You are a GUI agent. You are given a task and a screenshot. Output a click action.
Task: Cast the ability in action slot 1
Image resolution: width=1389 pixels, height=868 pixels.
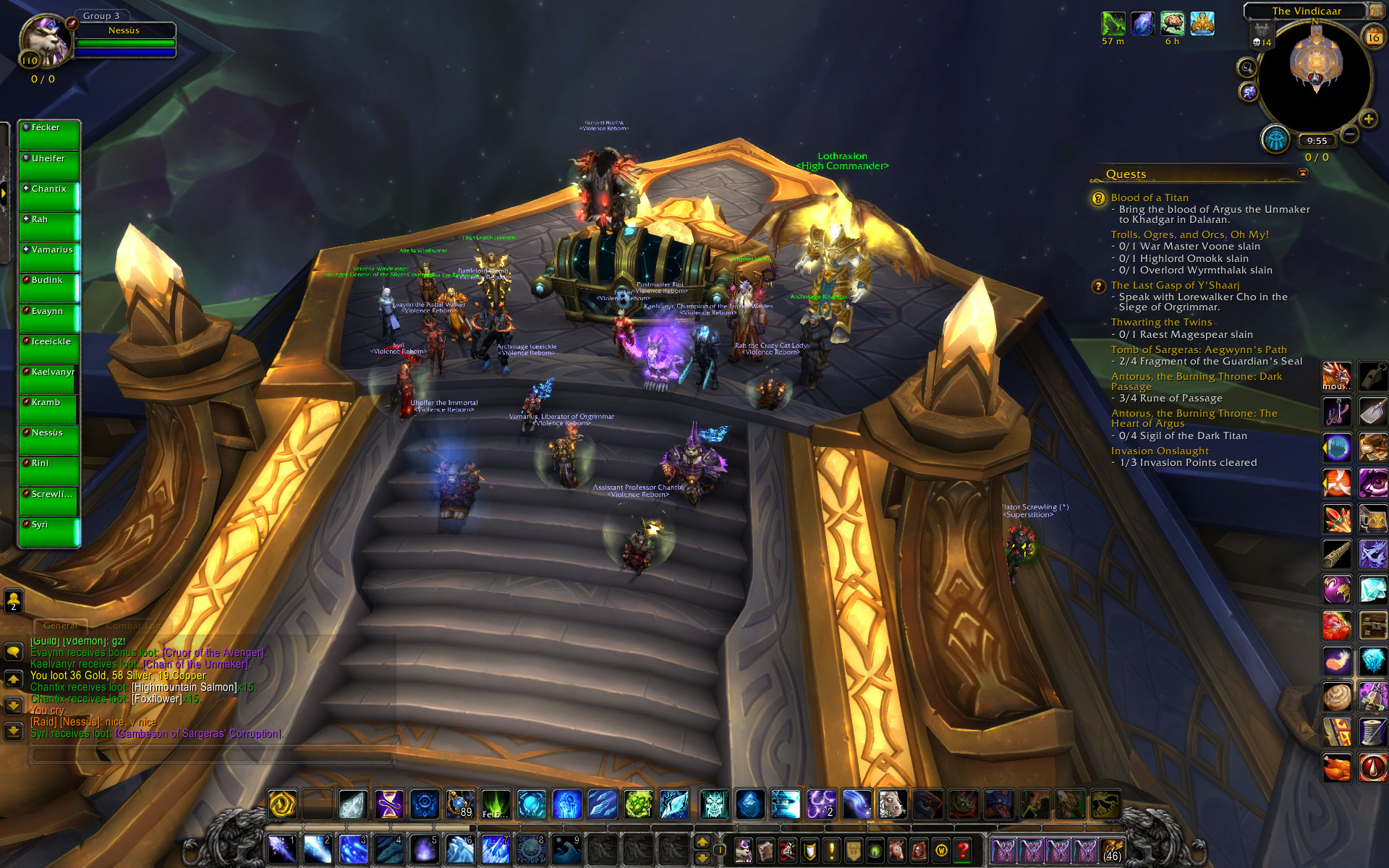(282, 849)
